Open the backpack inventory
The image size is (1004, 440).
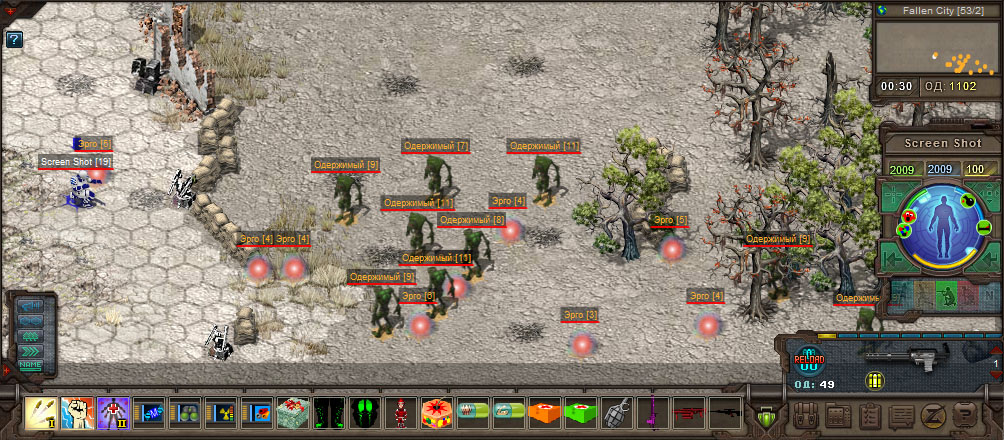[807, 414]
